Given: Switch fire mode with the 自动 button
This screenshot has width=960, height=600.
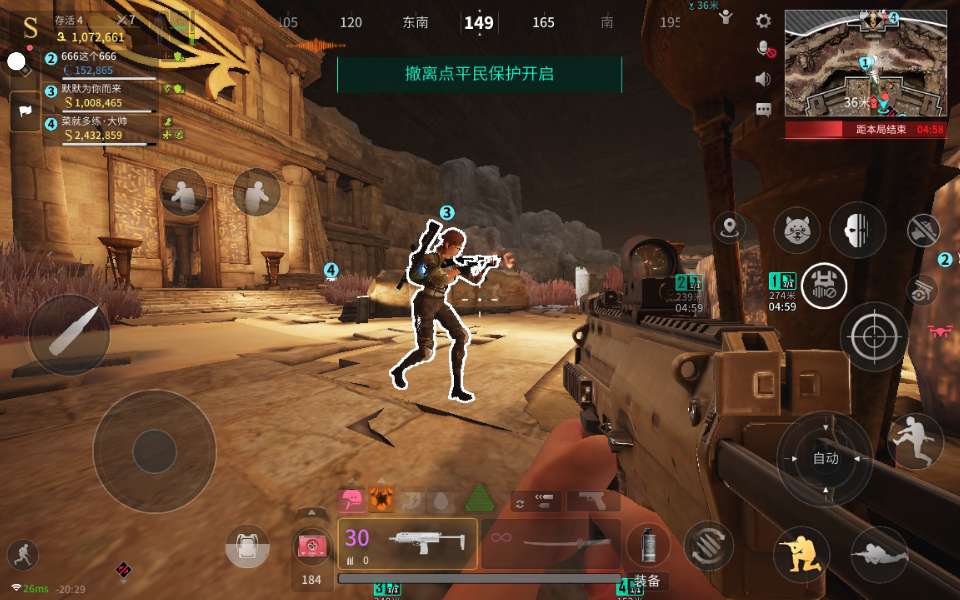Looking at the screenshot, I should [825, 458].
